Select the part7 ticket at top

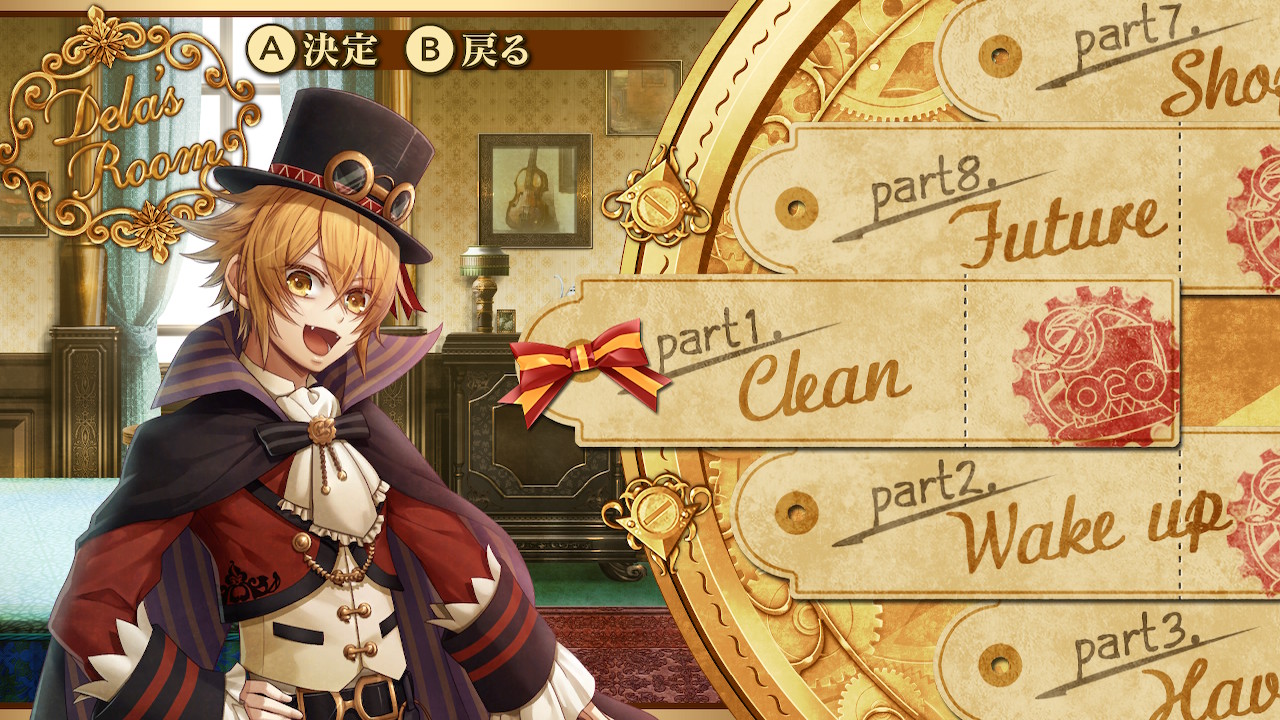point(1130,65)
